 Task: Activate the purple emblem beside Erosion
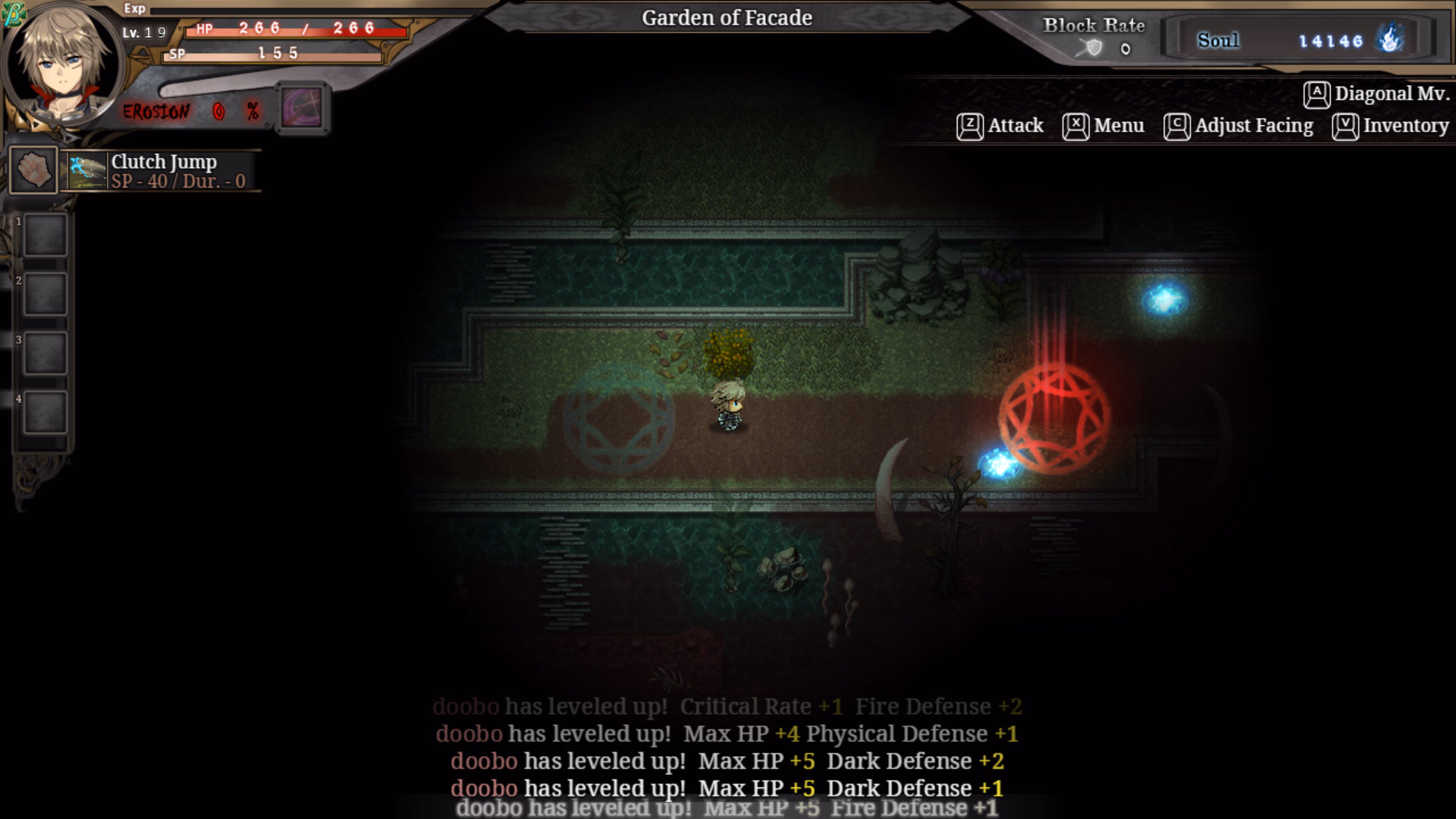click(302, 108)
